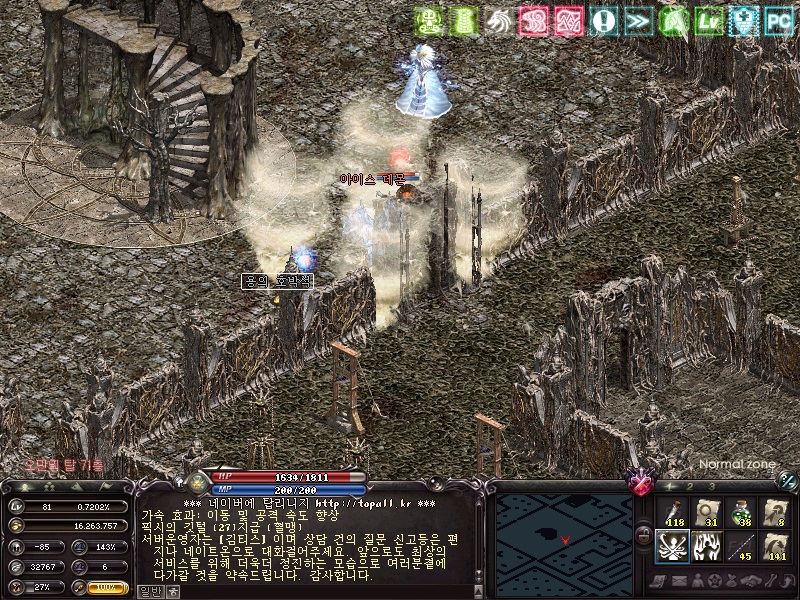The width and height of the screenshot is (800, 600).
Task: Use the green potion hotbar slot
Action: [x=740, y=512]
